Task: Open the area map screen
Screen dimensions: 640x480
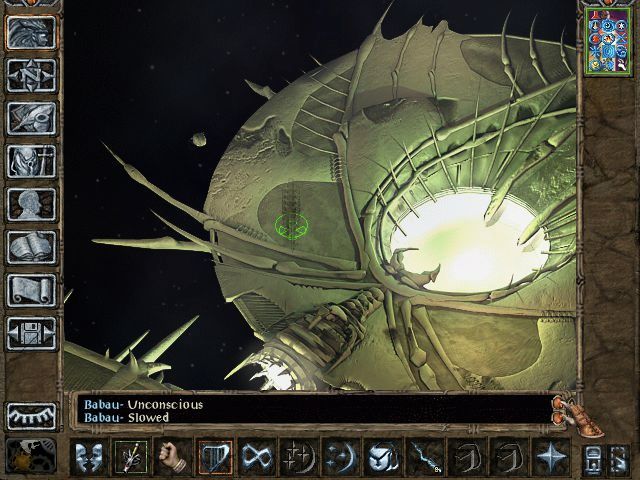Action: tap(31, 75)
